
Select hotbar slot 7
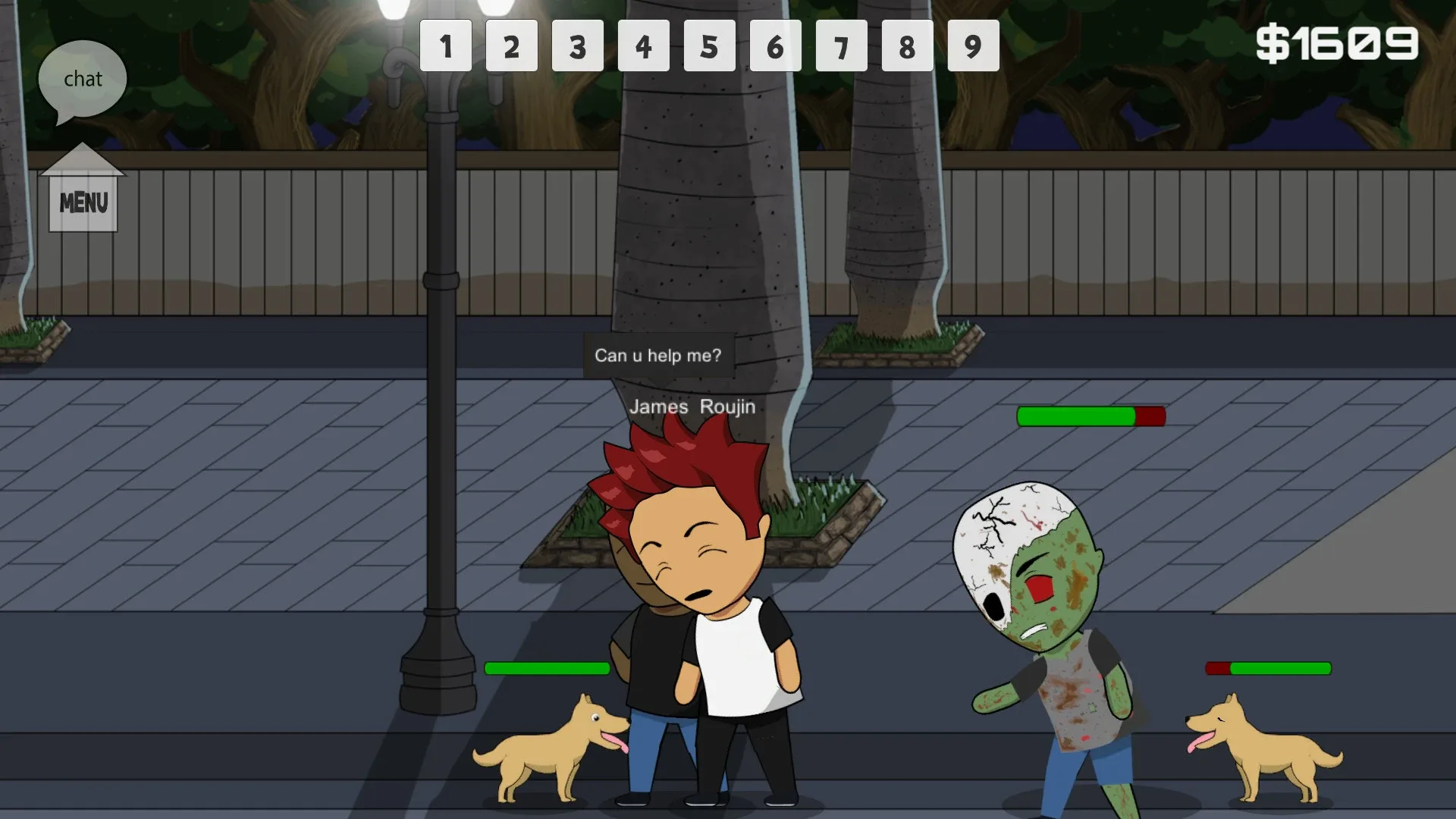pyautogui.click(x=842, y=47)
